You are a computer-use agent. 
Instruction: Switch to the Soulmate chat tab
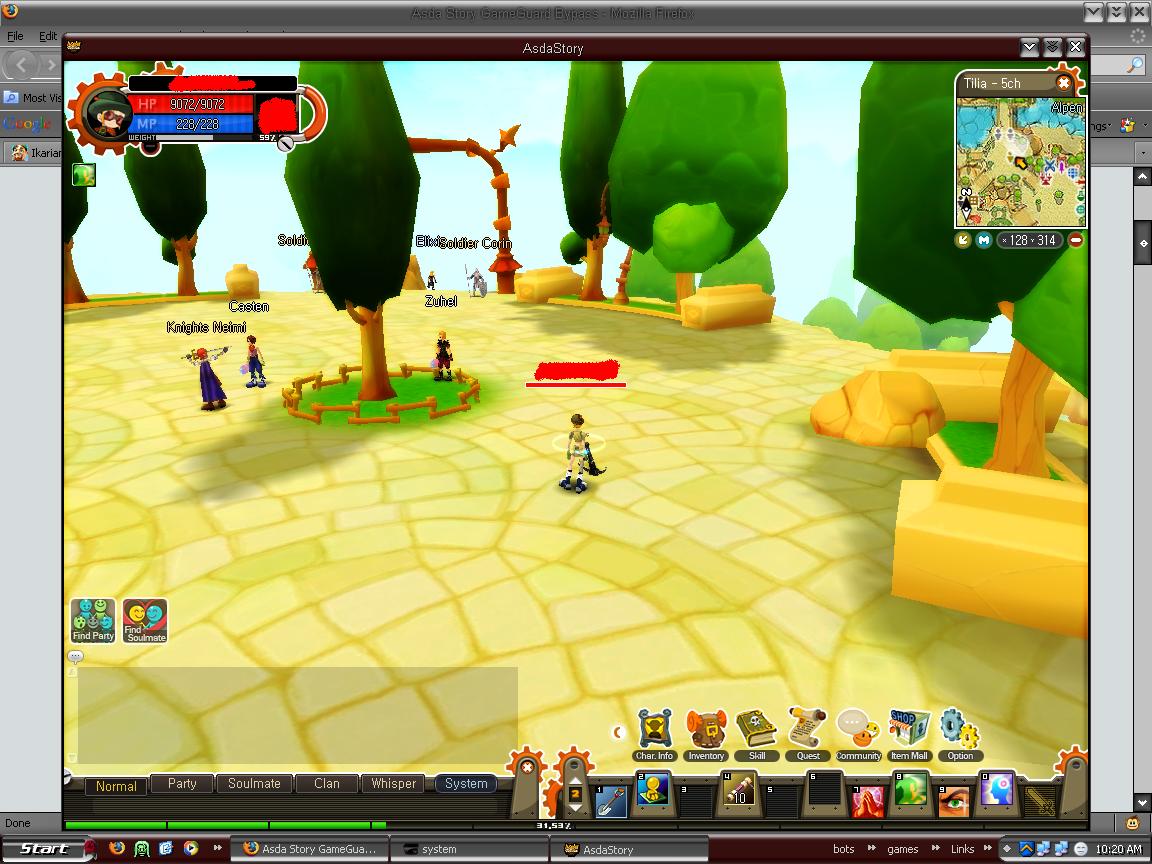click(254, 784)
